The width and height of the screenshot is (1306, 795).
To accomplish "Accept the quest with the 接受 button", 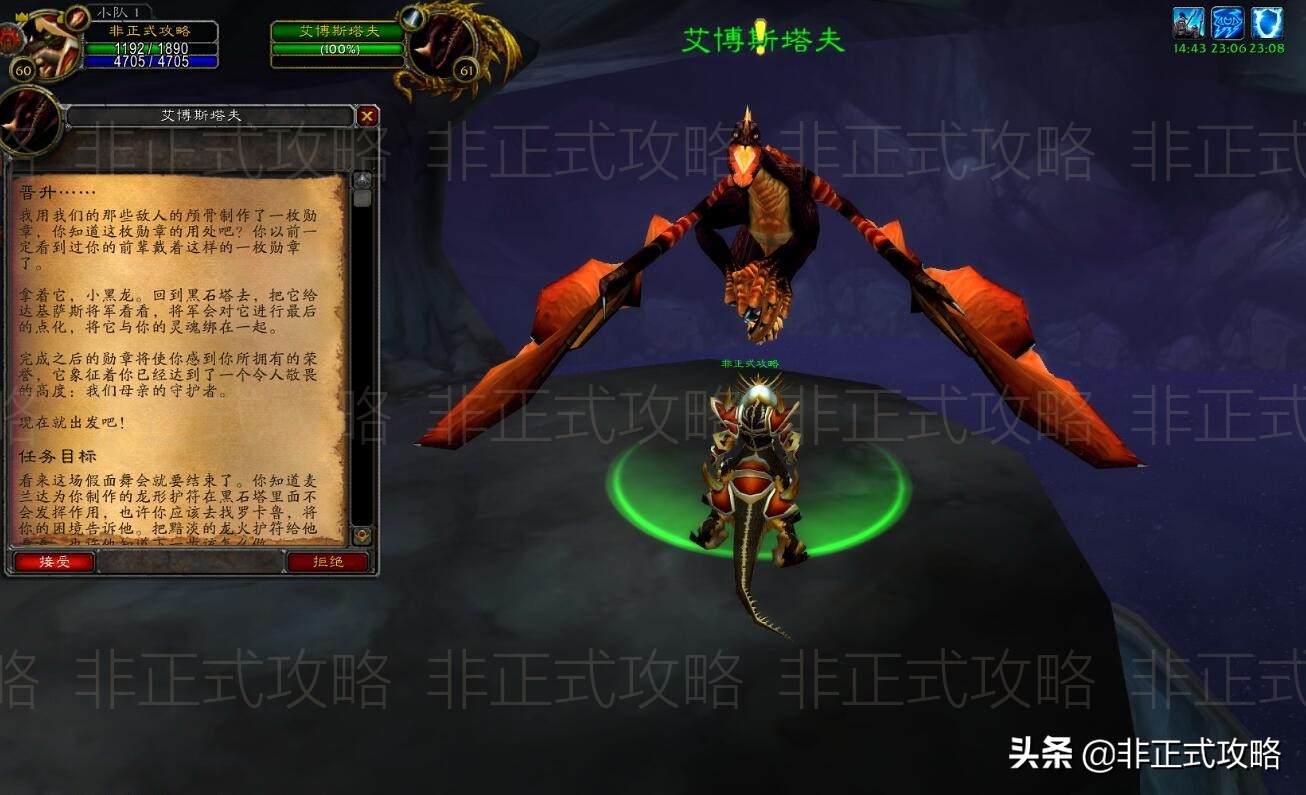I will (x=52, y=562).
